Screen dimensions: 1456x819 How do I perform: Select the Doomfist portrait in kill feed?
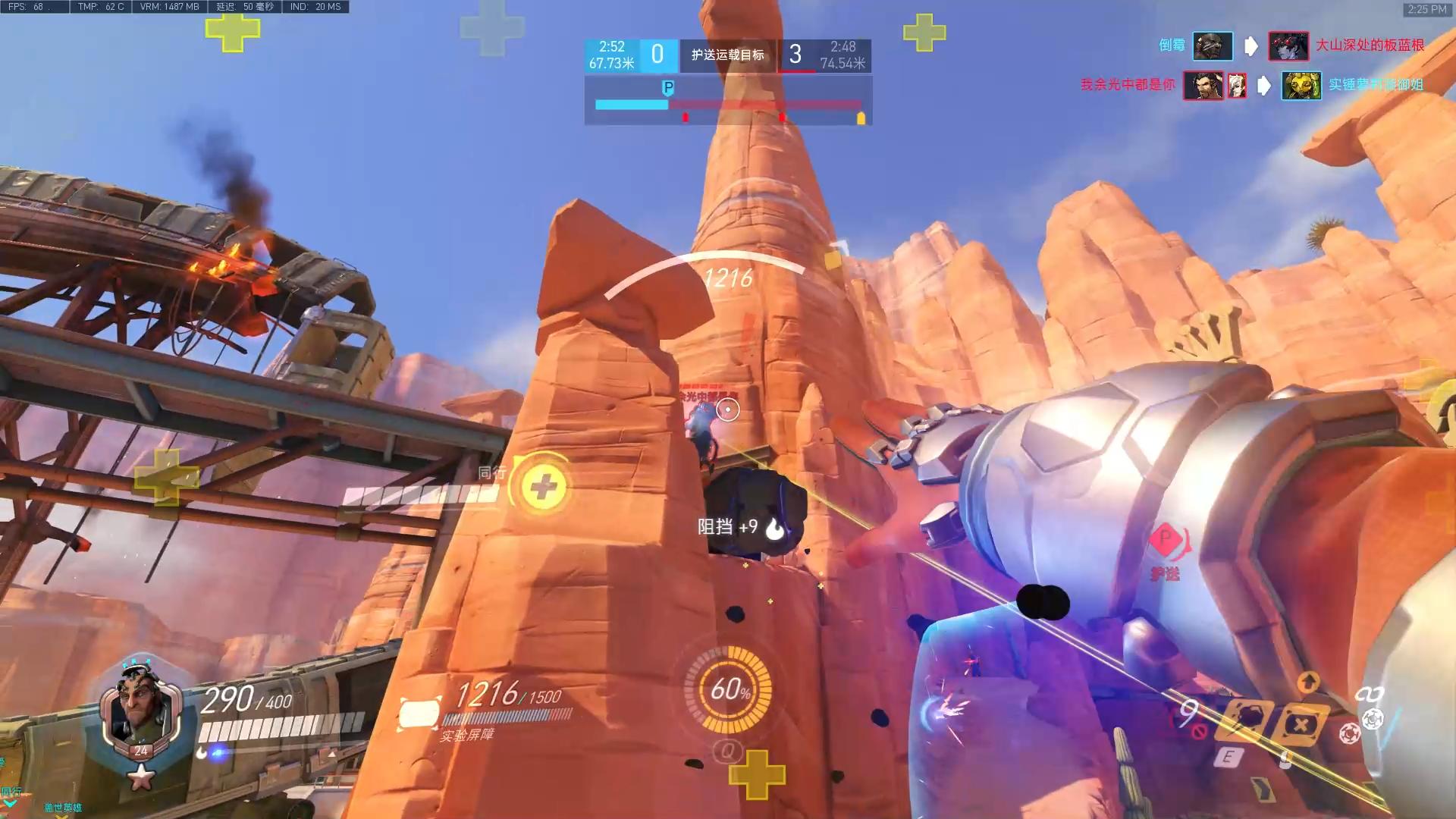(x=1212, y=45)
